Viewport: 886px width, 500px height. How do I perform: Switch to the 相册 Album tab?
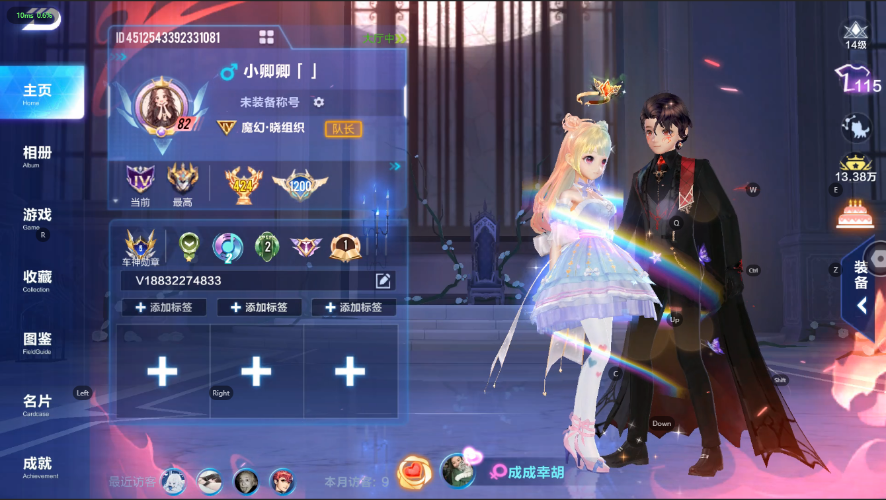click(38, 155)
